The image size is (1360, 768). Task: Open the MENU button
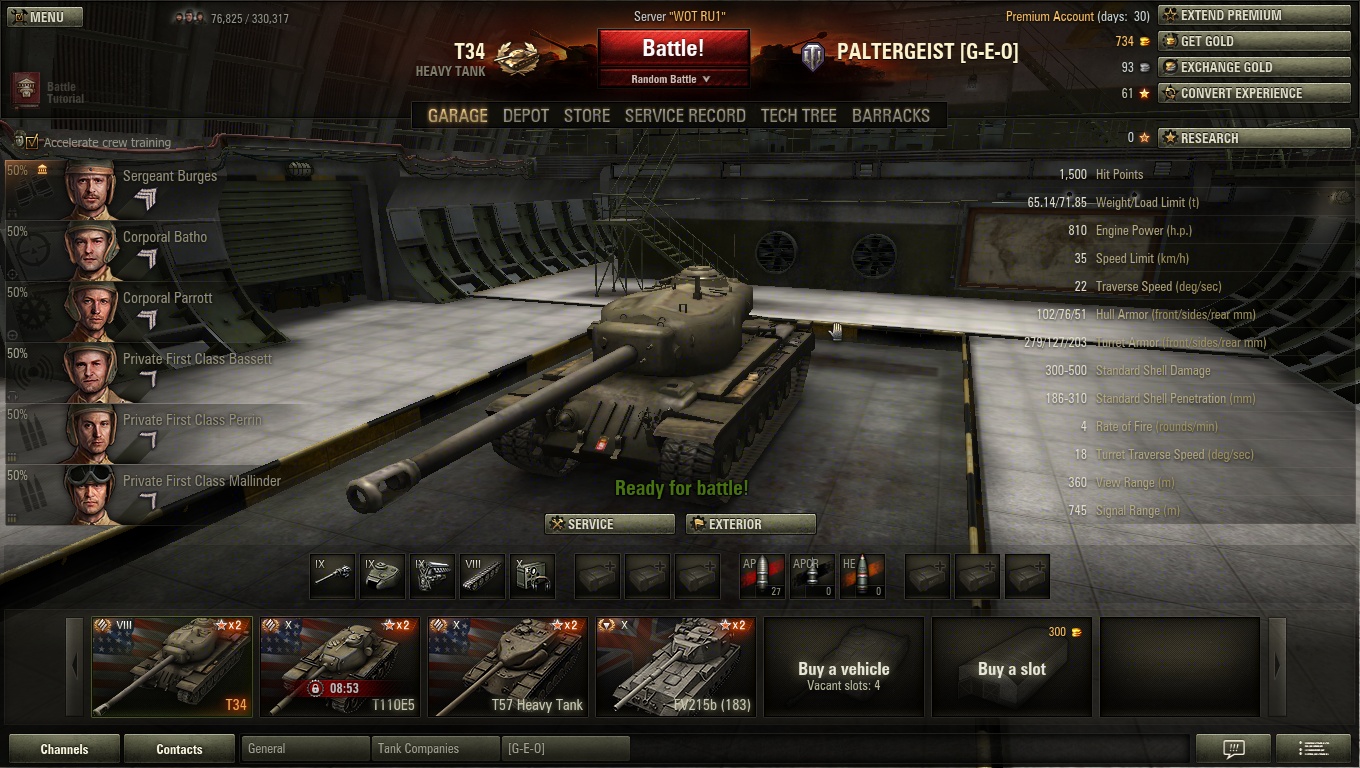(45, 17)
